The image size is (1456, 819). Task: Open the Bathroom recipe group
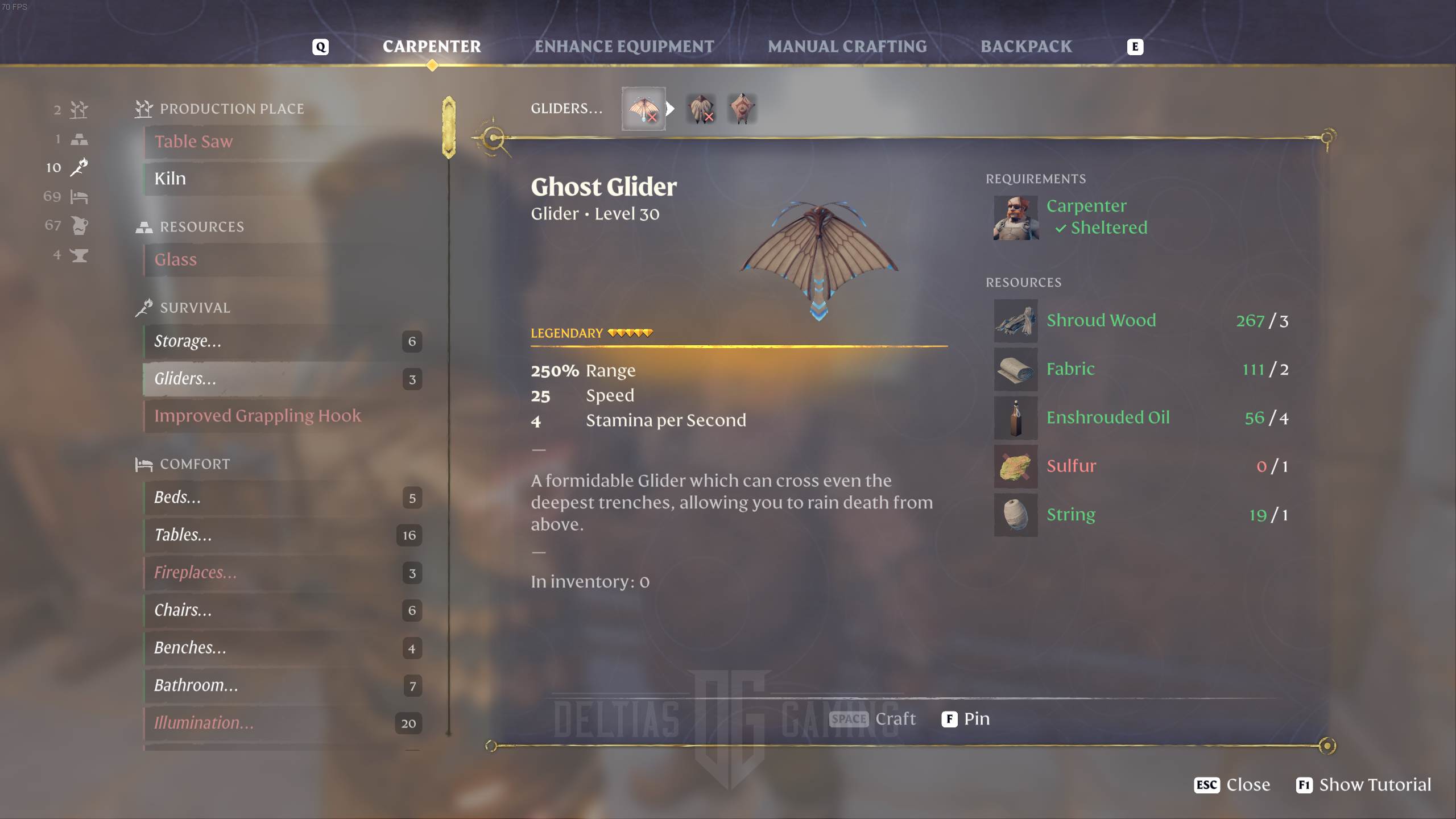[x=196, y=685]
